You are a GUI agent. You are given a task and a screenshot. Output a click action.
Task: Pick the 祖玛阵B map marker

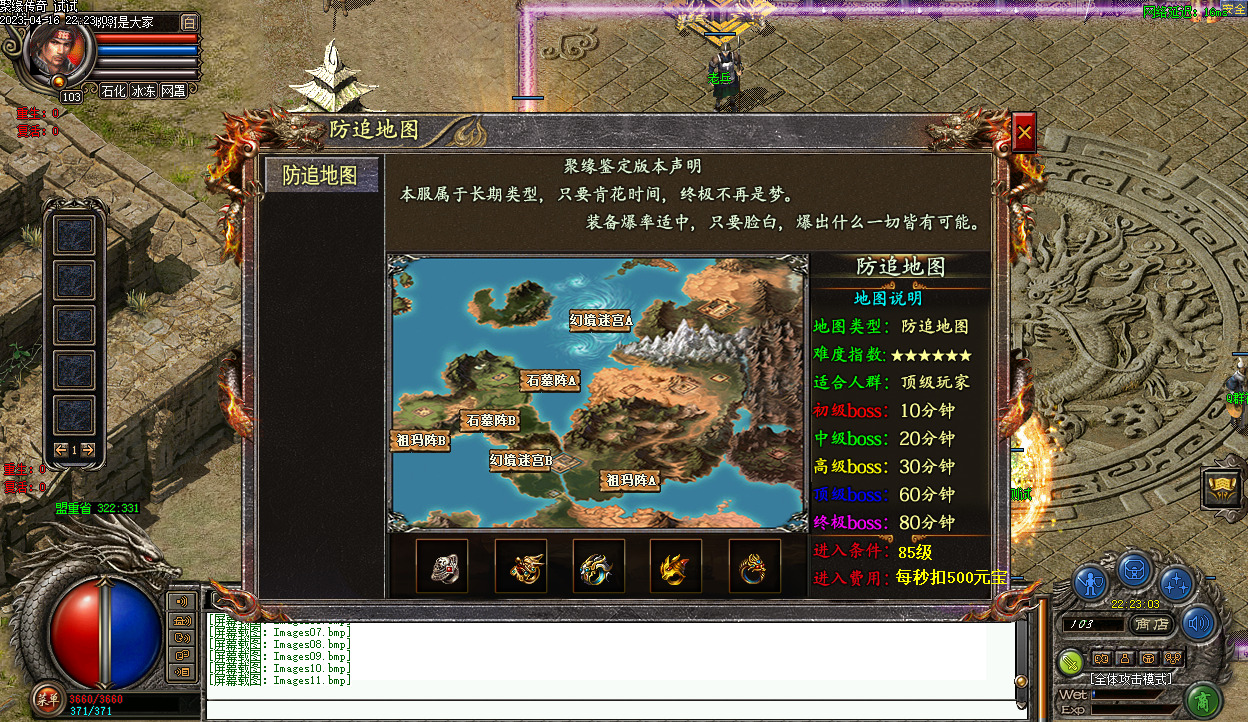coord(420,440)
